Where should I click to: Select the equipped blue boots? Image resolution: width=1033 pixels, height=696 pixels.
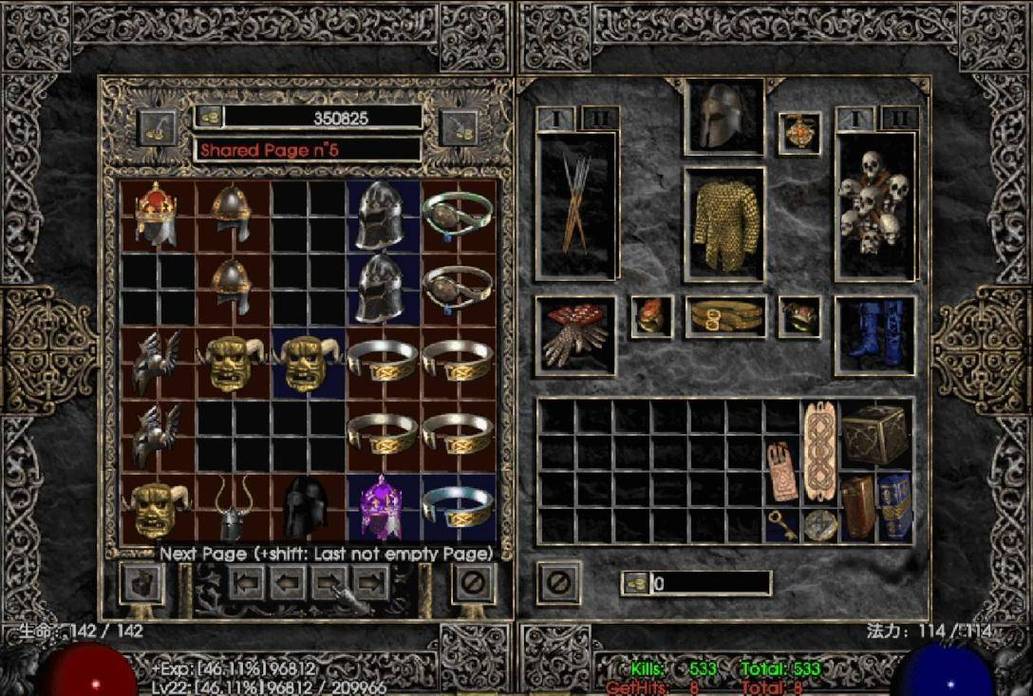(x=875, y=335)
